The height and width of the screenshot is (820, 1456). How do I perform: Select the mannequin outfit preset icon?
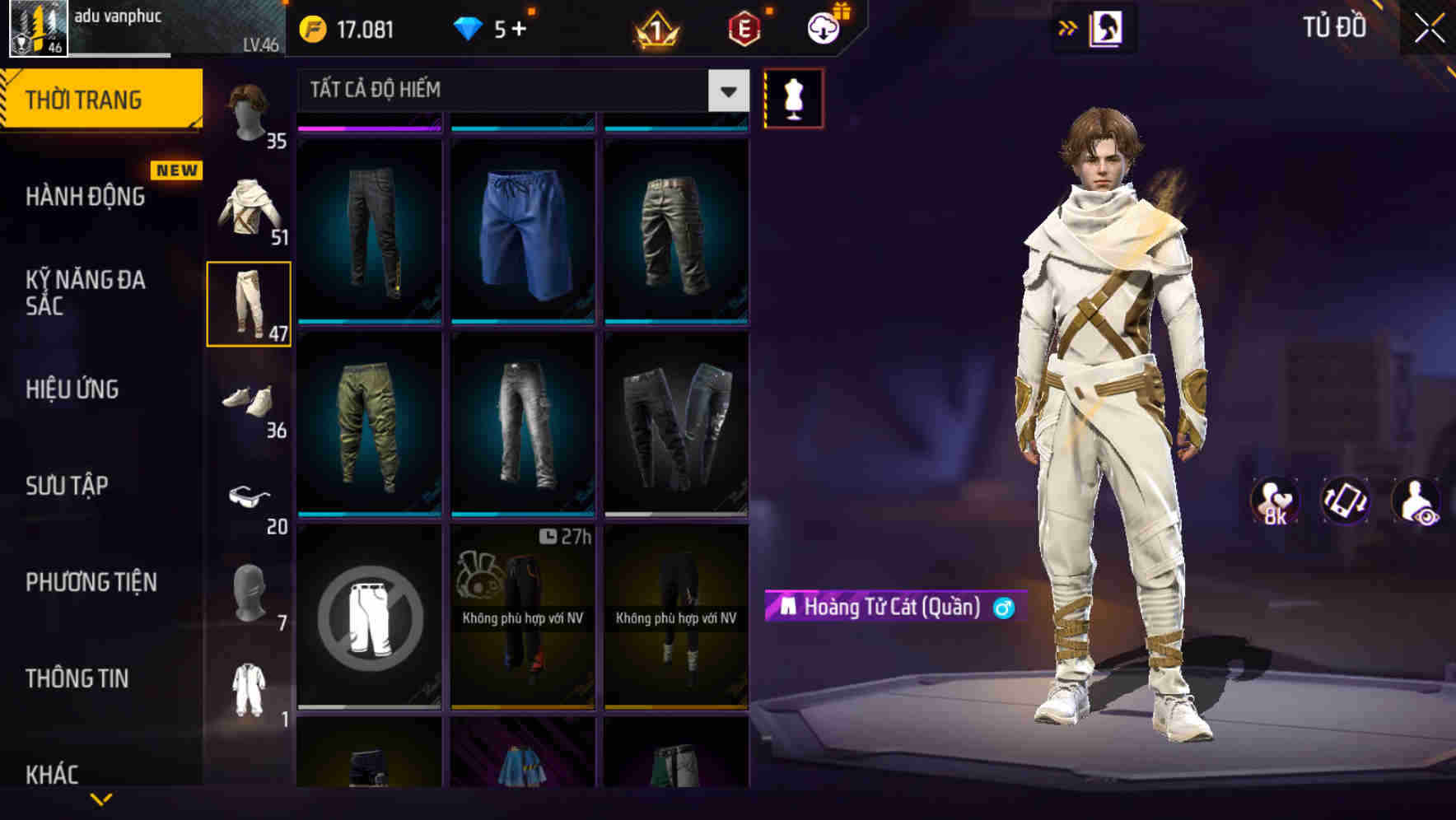click(793, 98)
